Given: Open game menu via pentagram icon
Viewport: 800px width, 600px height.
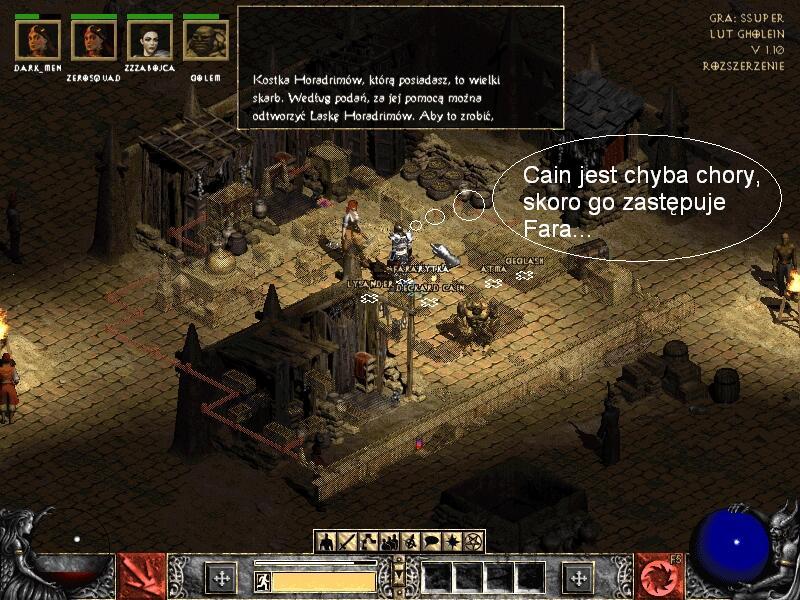Looking at the screenshot, I should 473,542.
